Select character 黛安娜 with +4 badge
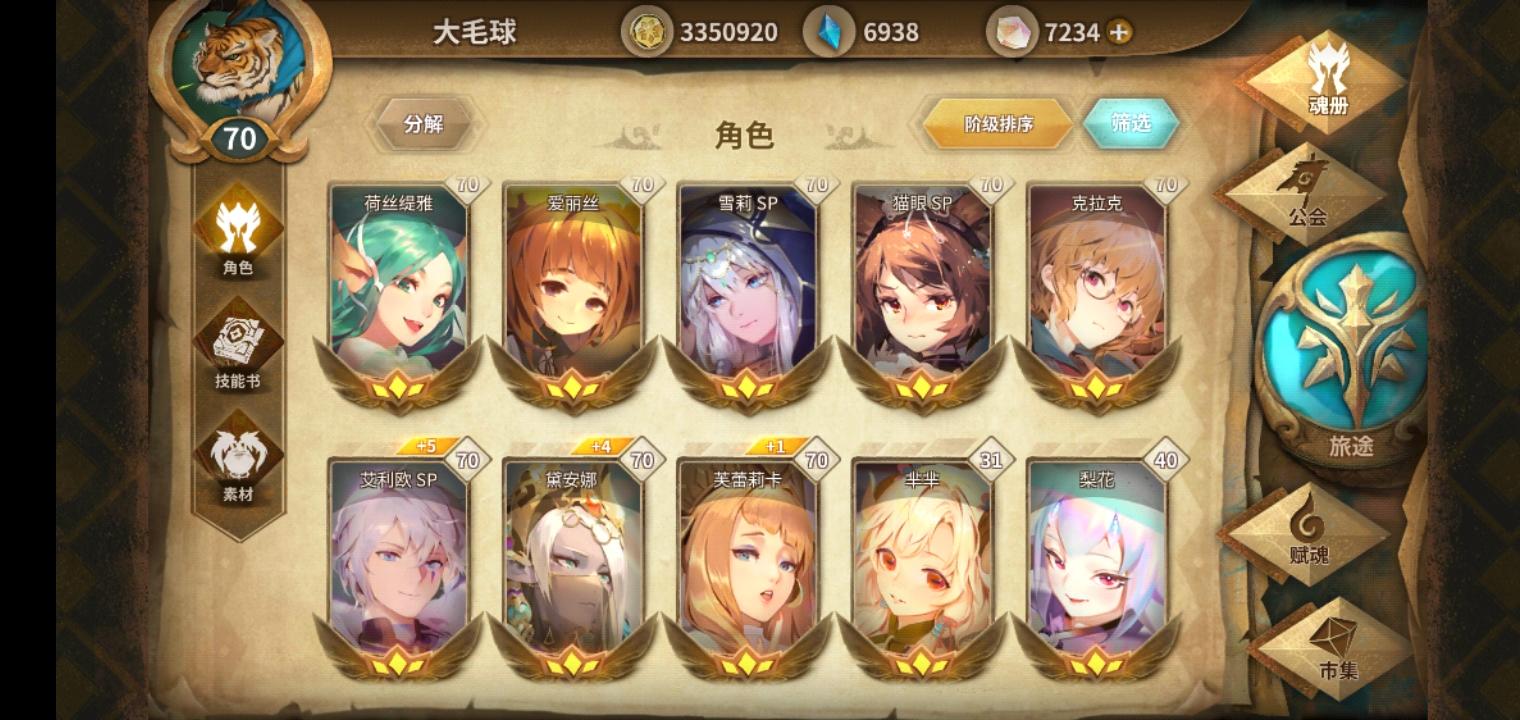 click(572, 560)
